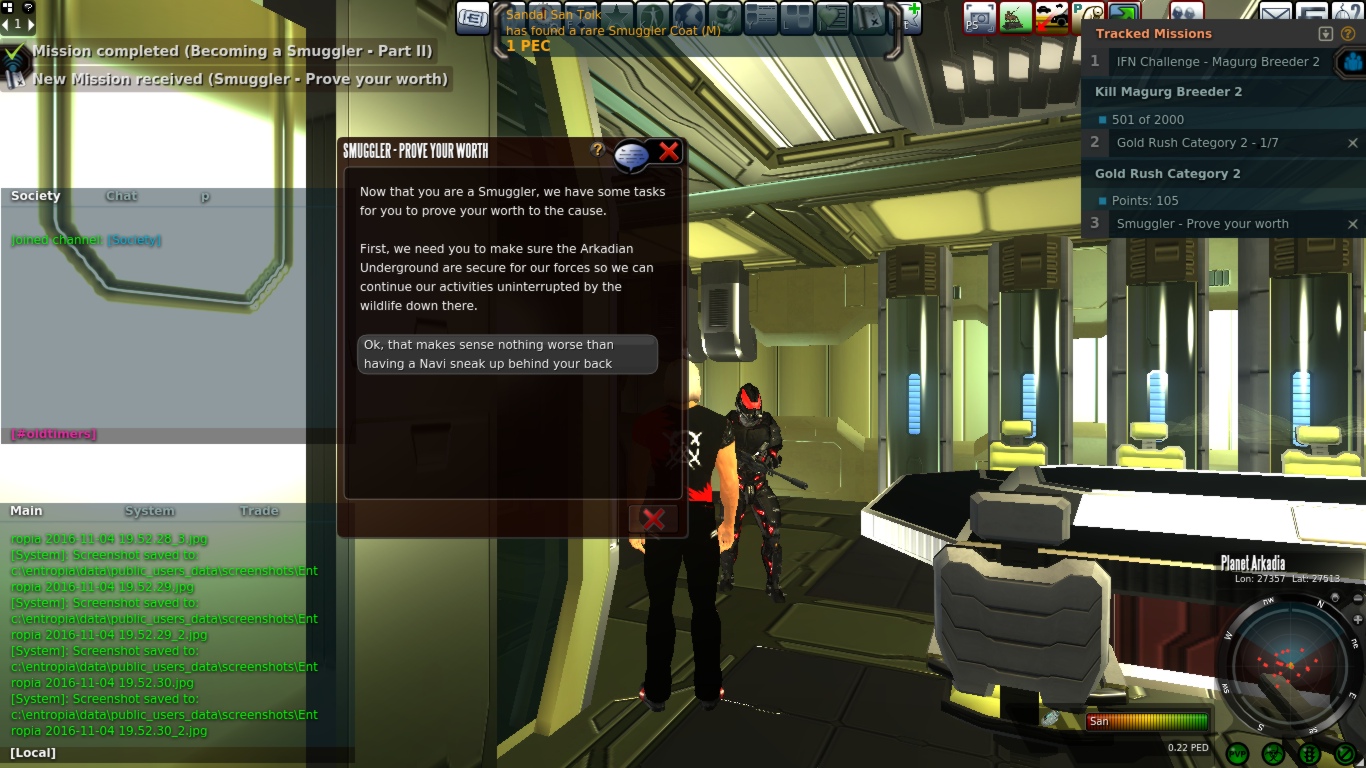Image resolution: width=1366 pixels, height=768 pixels.
Task: Switch to the System chat tab
Action: tap(149, 511)
